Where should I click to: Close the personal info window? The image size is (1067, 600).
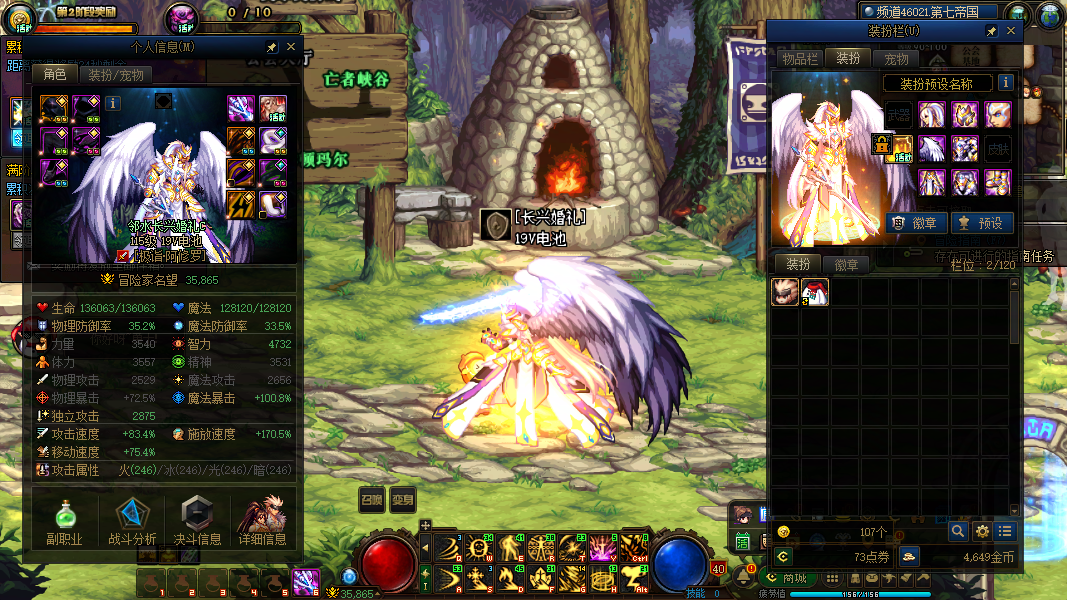(291, 47)
